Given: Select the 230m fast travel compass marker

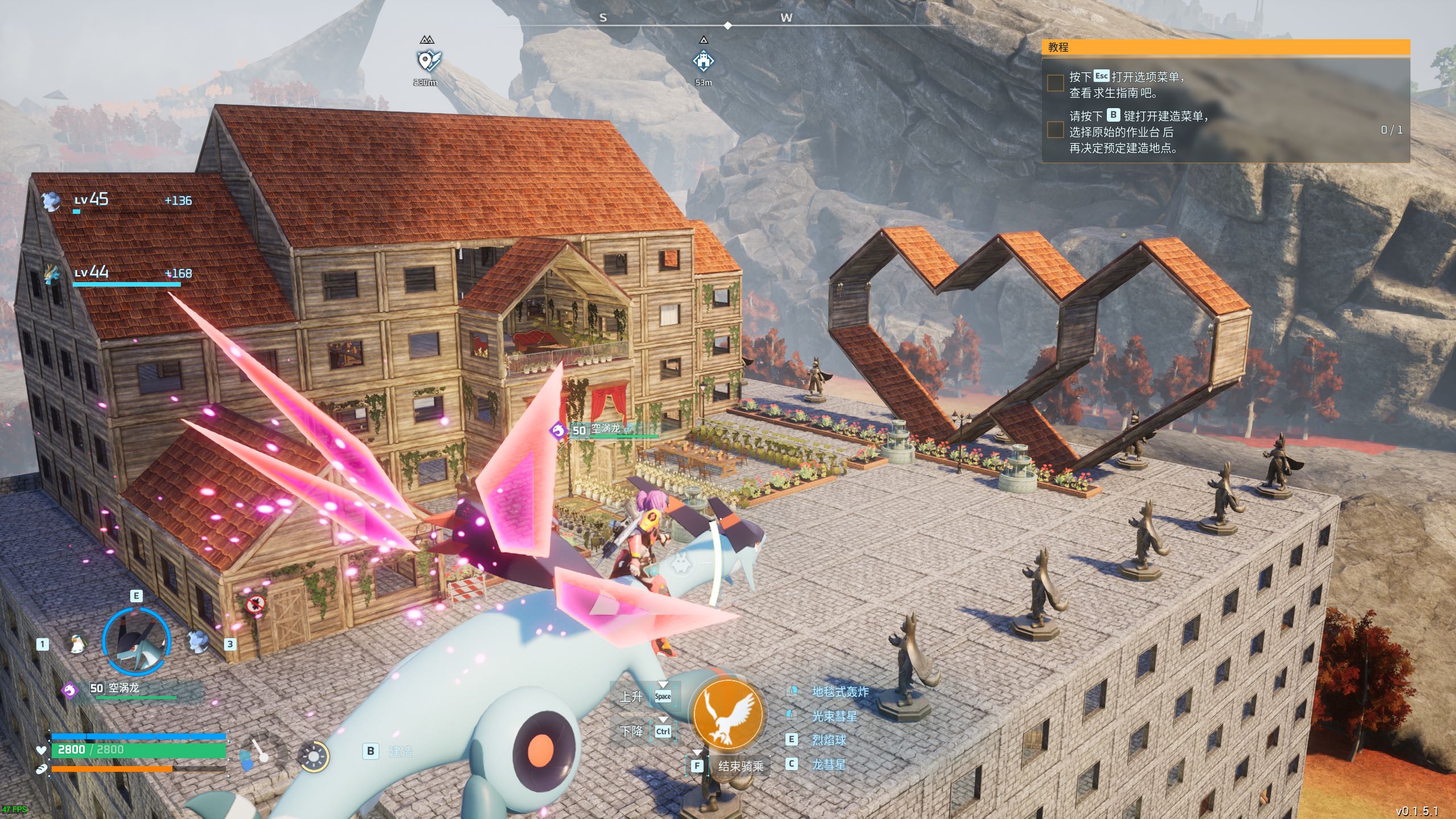Looking at the screenshot, I should 428,61.
